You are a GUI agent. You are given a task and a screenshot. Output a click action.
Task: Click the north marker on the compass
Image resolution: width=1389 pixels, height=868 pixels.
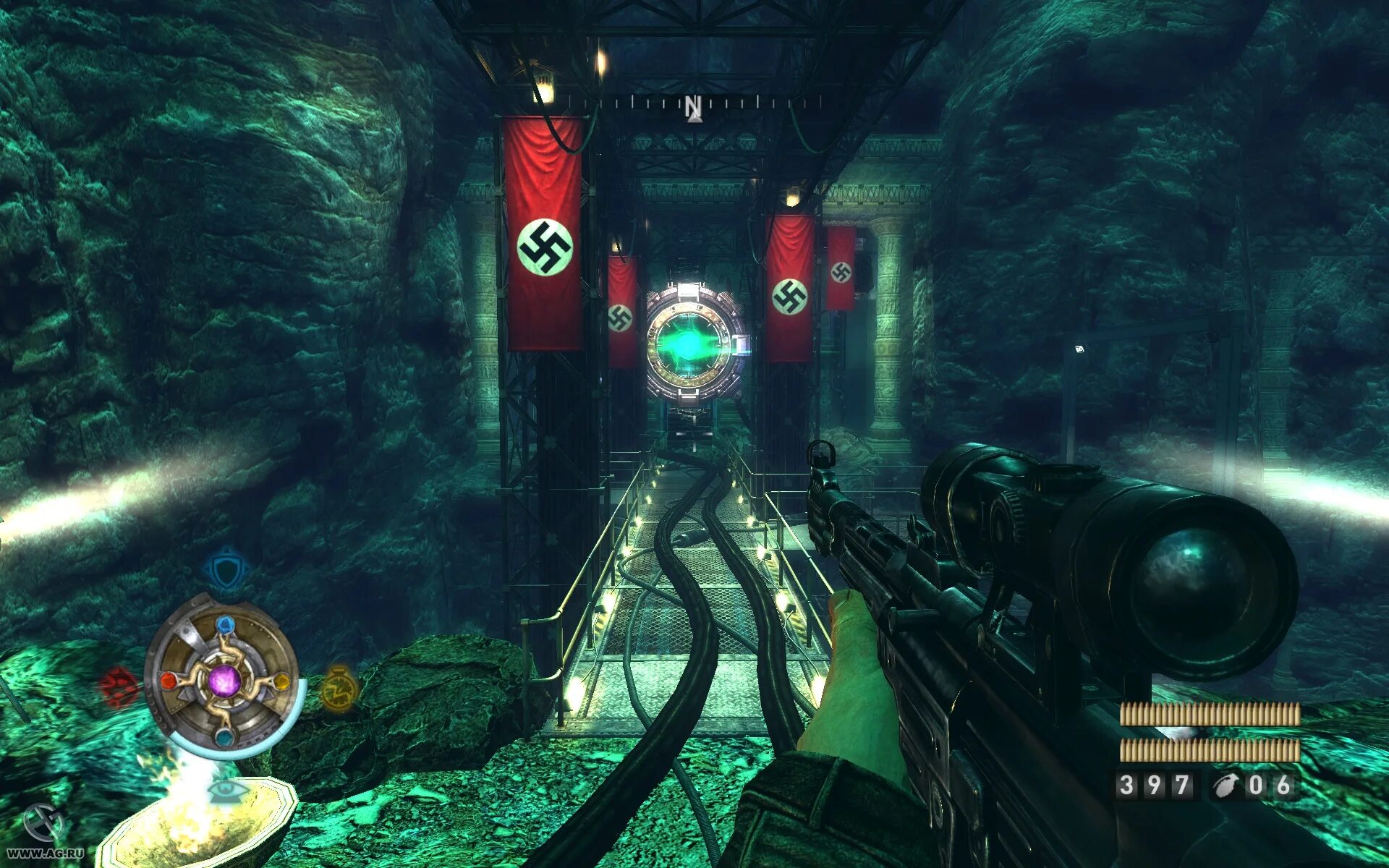(x=693, y=107)
